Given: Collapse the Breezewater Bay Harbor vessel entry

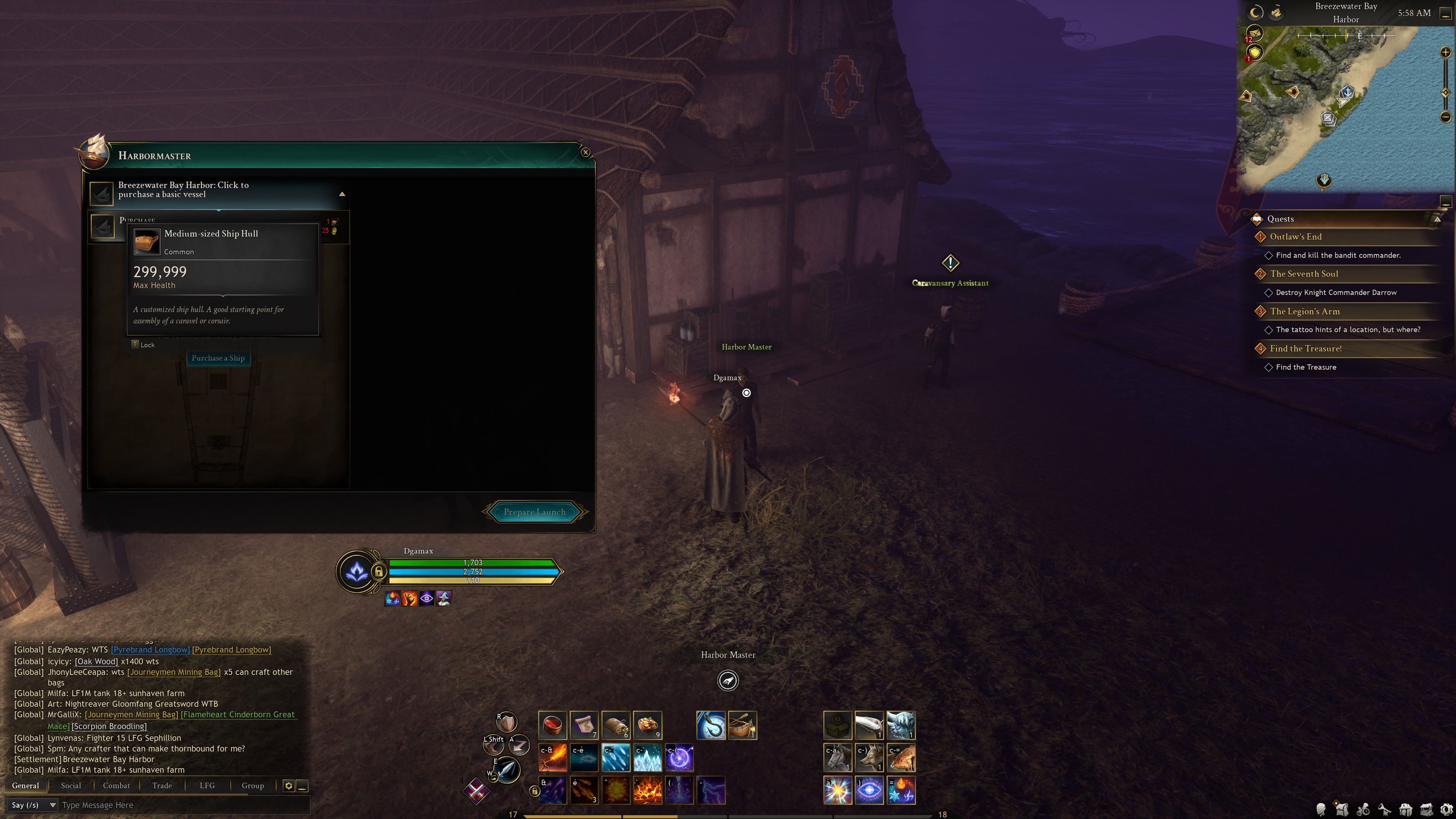Looking at the screenshot, I should tap(342, 194).
